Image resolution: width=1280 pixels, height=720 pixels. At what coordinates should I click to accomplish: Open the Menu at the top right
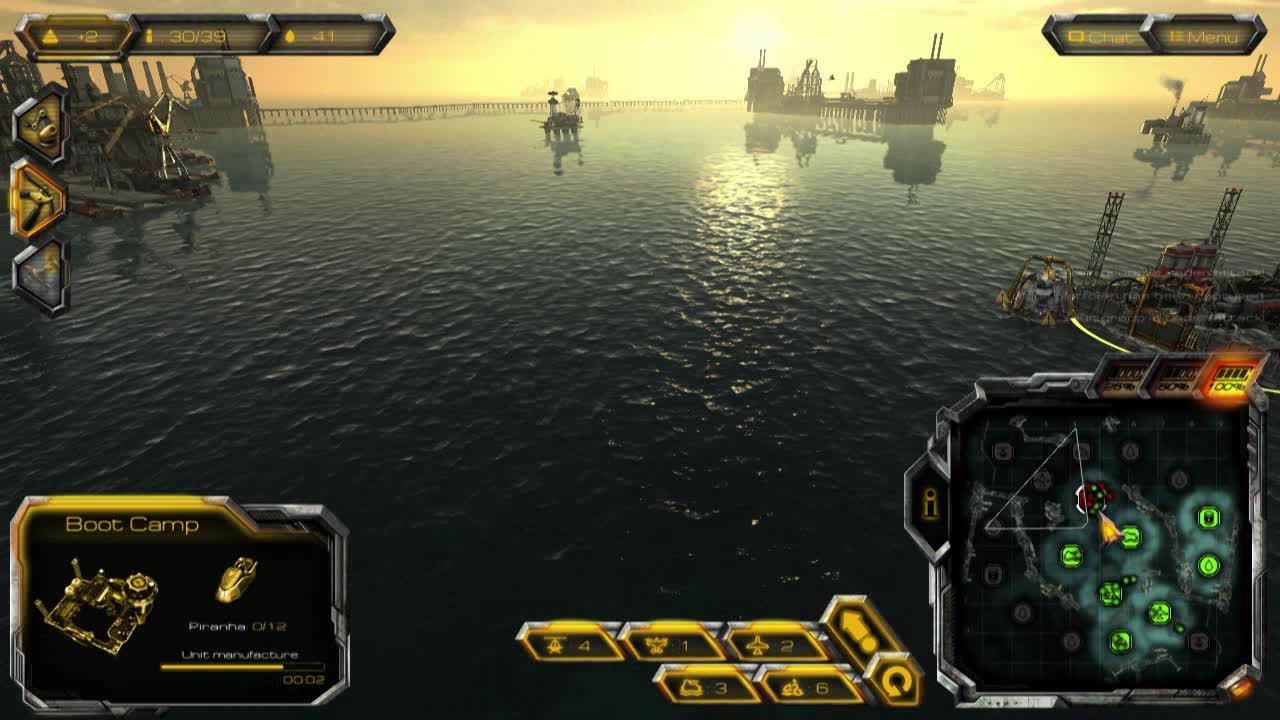pos(1207,39)
